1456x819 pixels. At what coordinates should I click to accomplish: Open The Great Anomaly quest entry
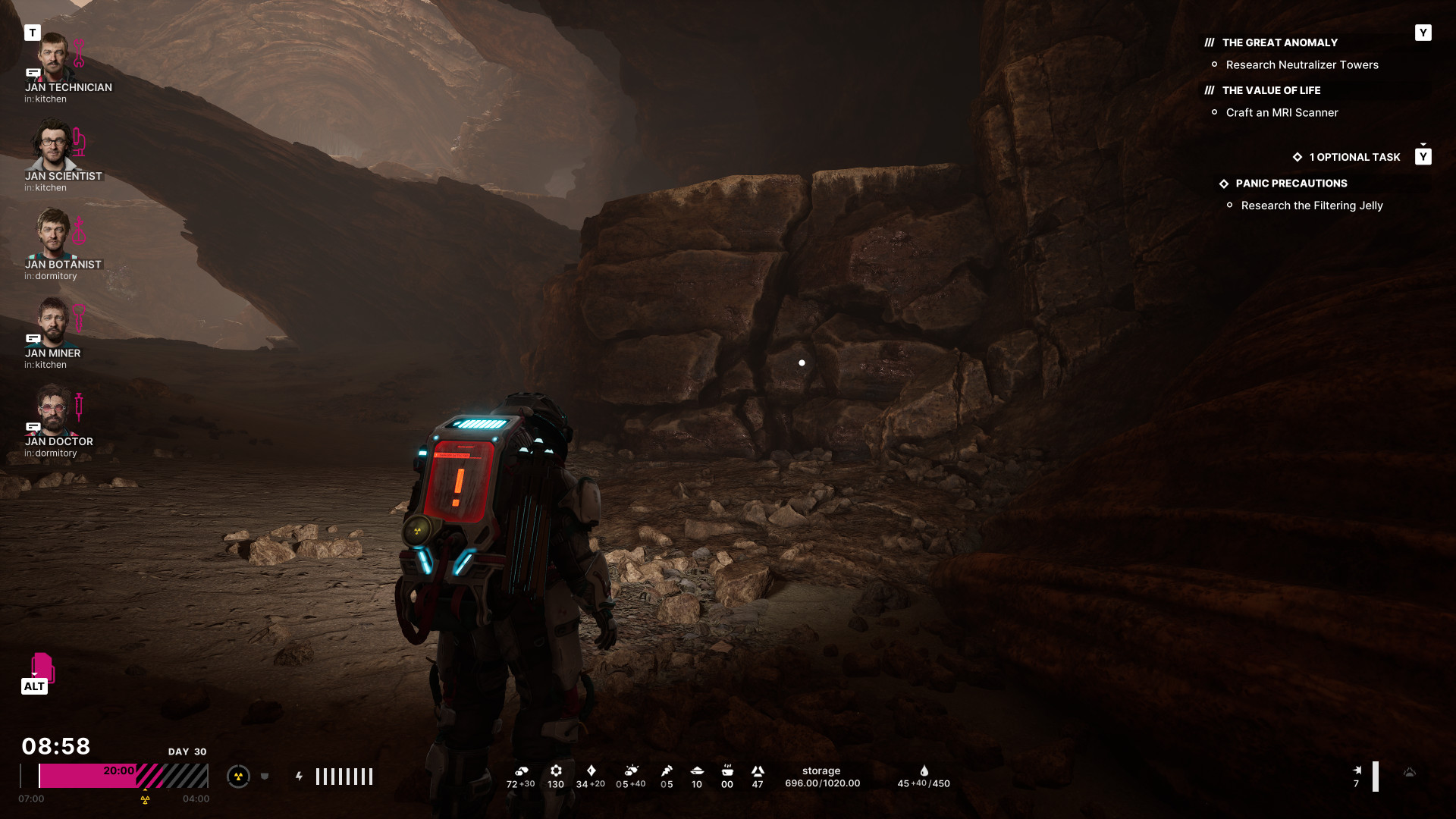click(1279, 43)
